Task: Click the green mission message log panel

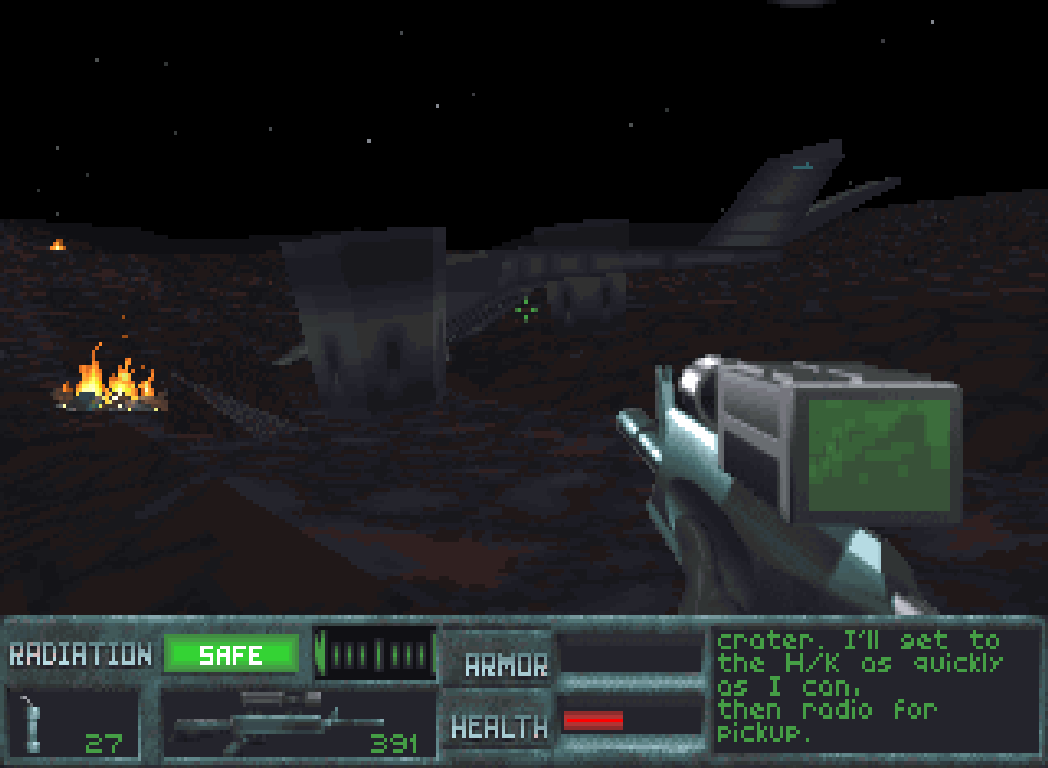Action: pyautogui.click(x=875, y=688)
